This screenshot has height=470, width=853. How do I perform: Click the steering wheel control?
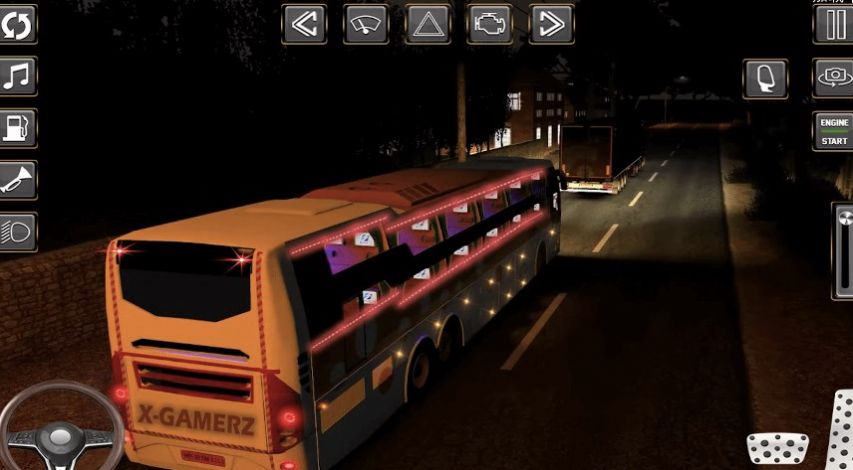60,428
